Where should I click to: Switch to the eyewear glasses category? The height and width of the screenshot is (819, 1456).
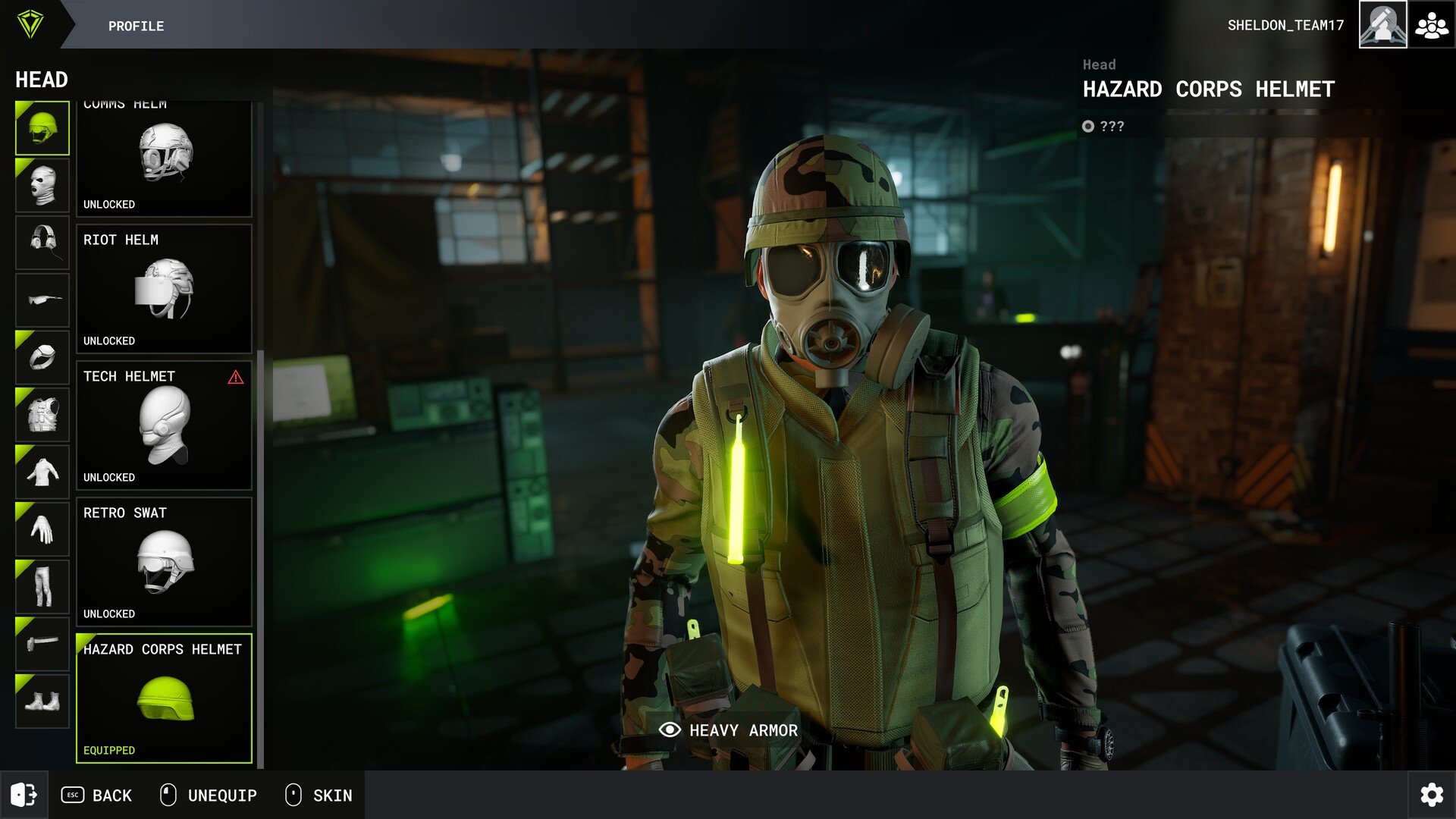(42, 300)
